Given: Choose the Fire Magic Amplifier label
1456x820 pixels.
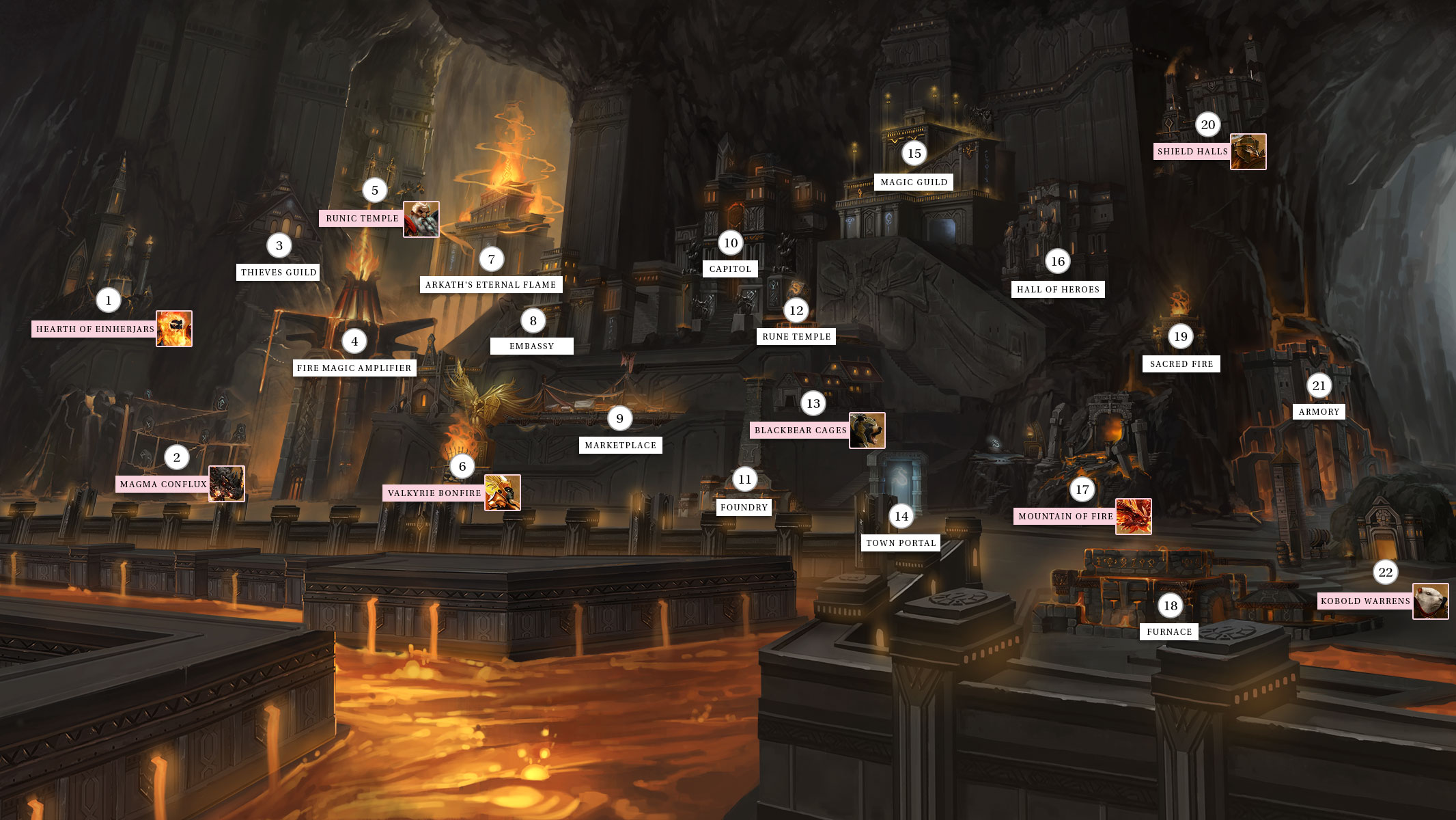Looking at the screenshot, I should [x=354, y=368].
